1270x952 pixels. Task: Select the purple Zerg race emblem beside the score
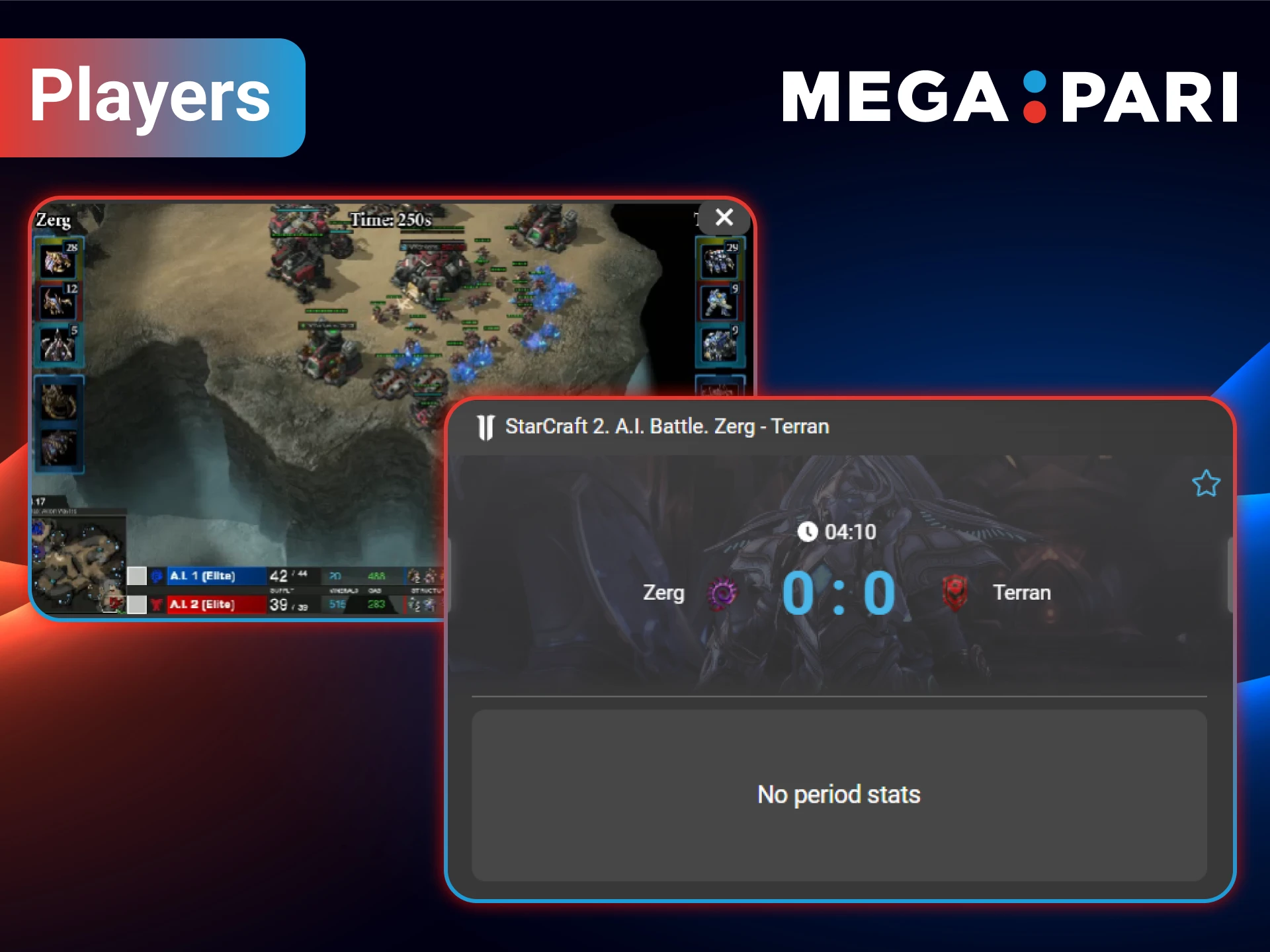721,594
